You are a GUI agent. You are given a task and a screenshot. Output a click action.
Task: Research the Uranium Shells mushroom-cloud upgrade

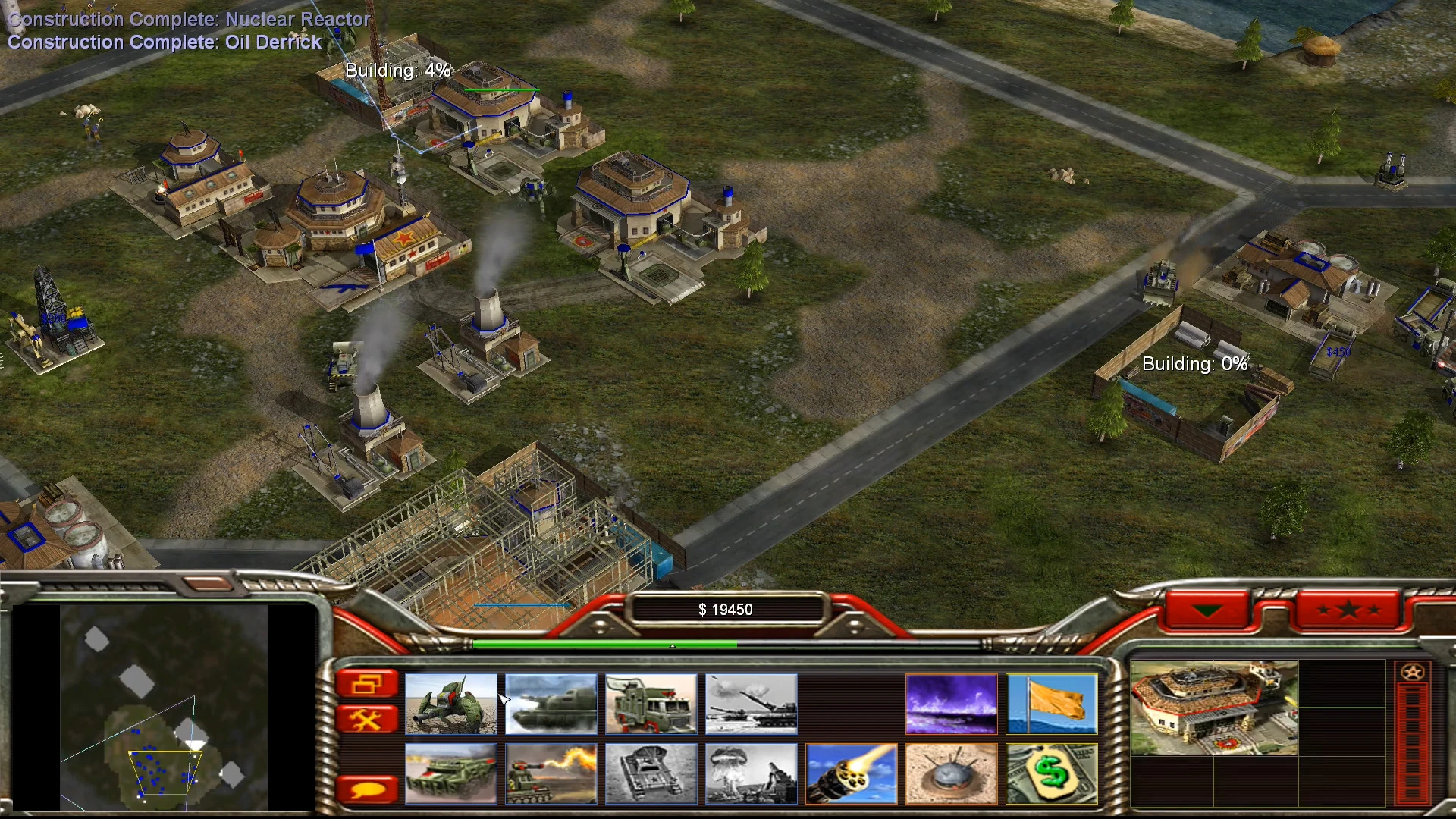coord(751,773)
